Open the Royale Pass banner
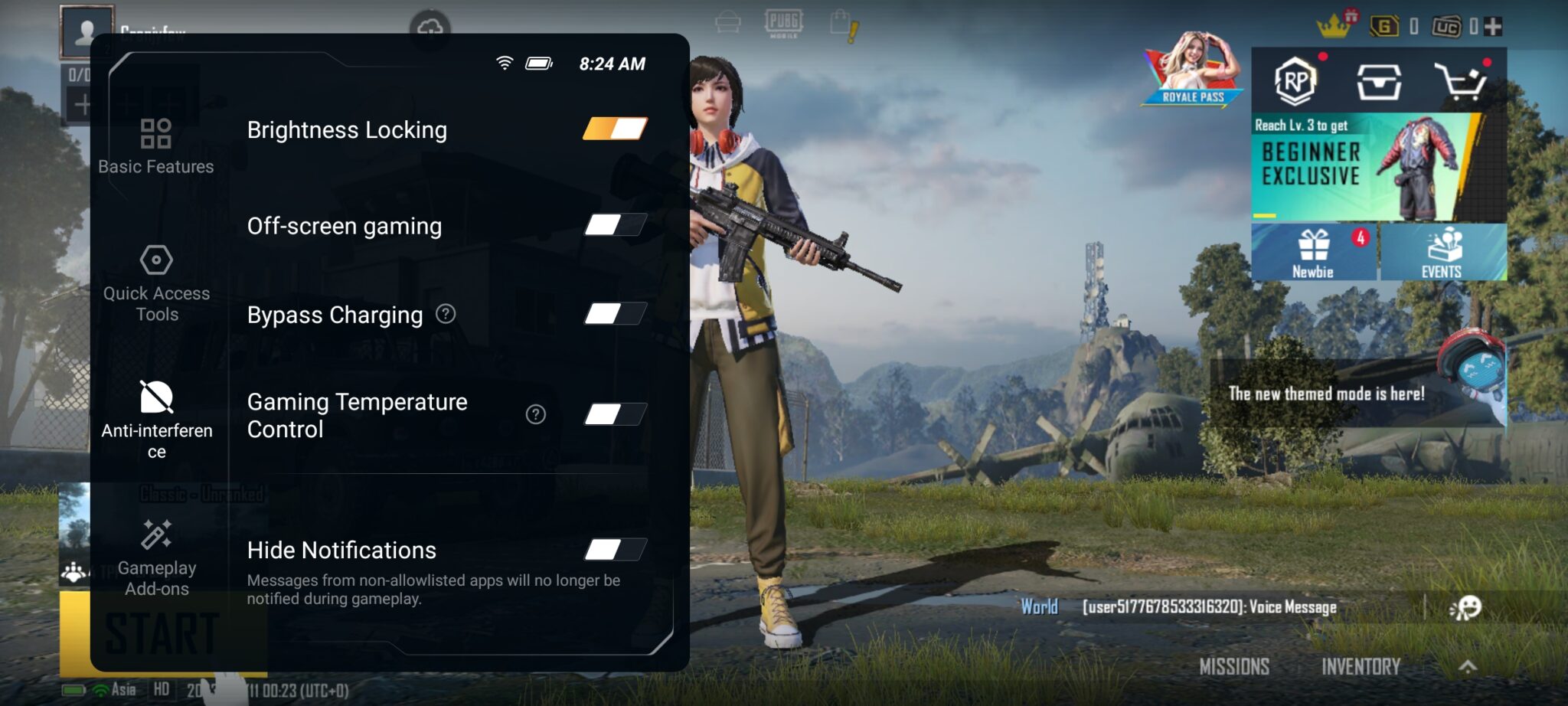This screenshot has height=706, width=1568. 1193,70
